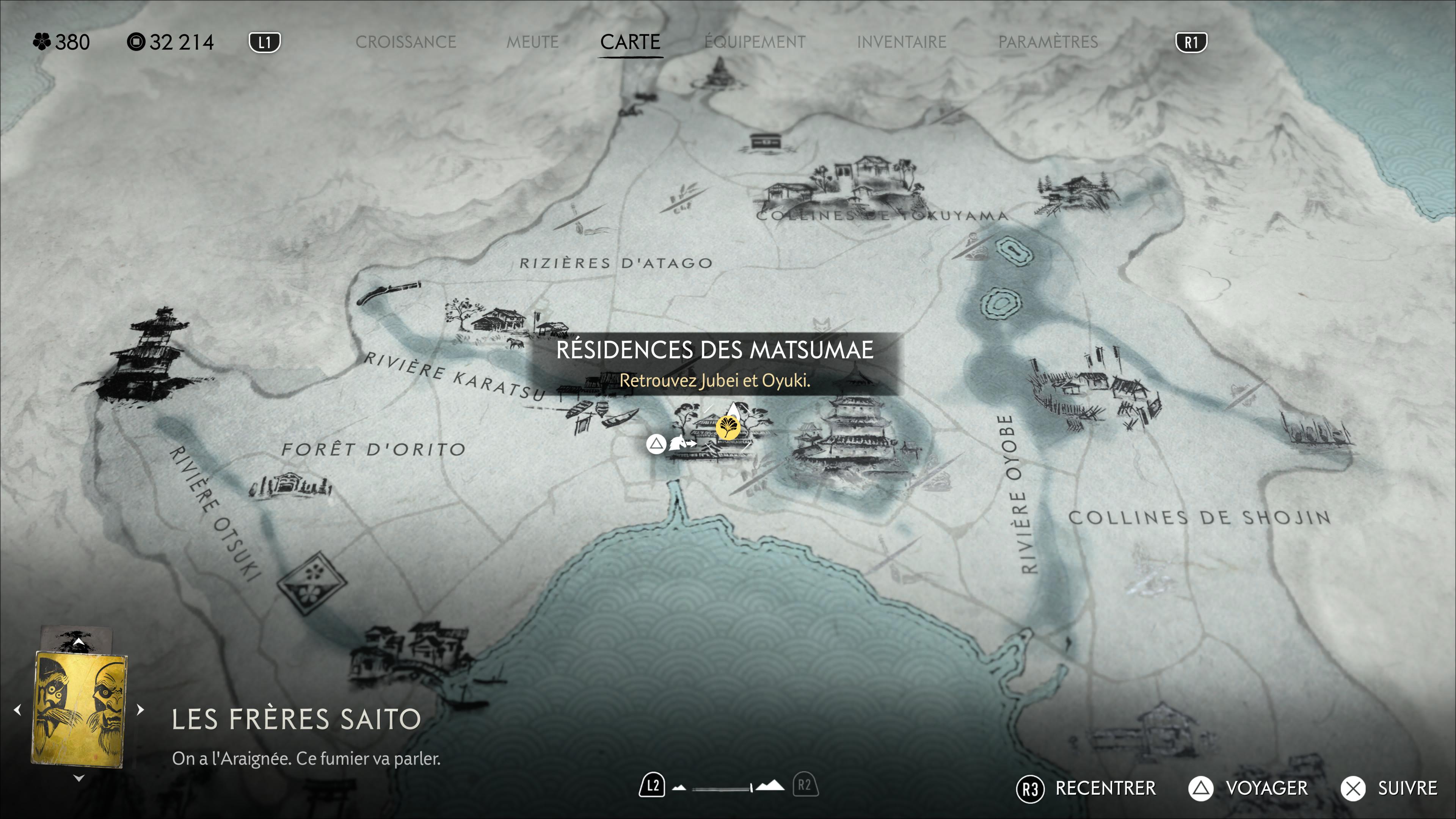Image resolution: width=1456 pixels, height=819 pixels.
Task: Show the previous quest card with left arrow
Action: (17, 709)
